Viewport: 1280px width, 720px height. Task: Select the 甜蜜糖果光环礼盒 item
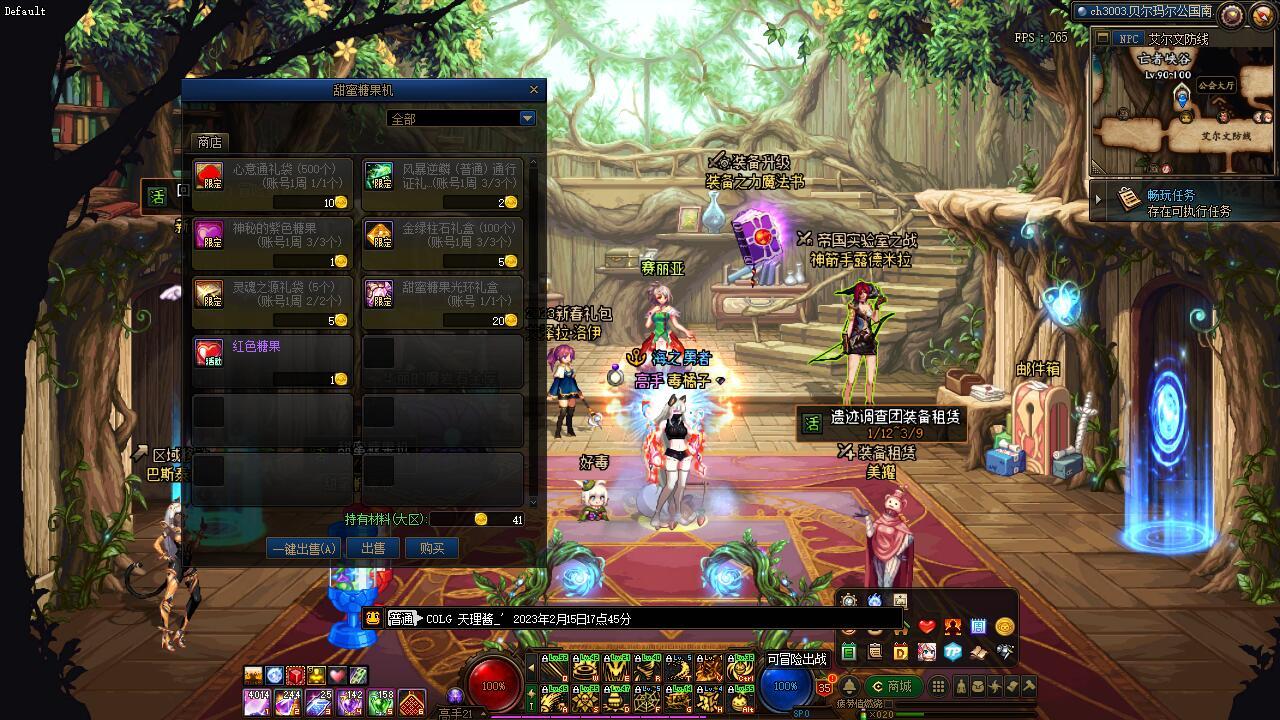click(442, 303)
